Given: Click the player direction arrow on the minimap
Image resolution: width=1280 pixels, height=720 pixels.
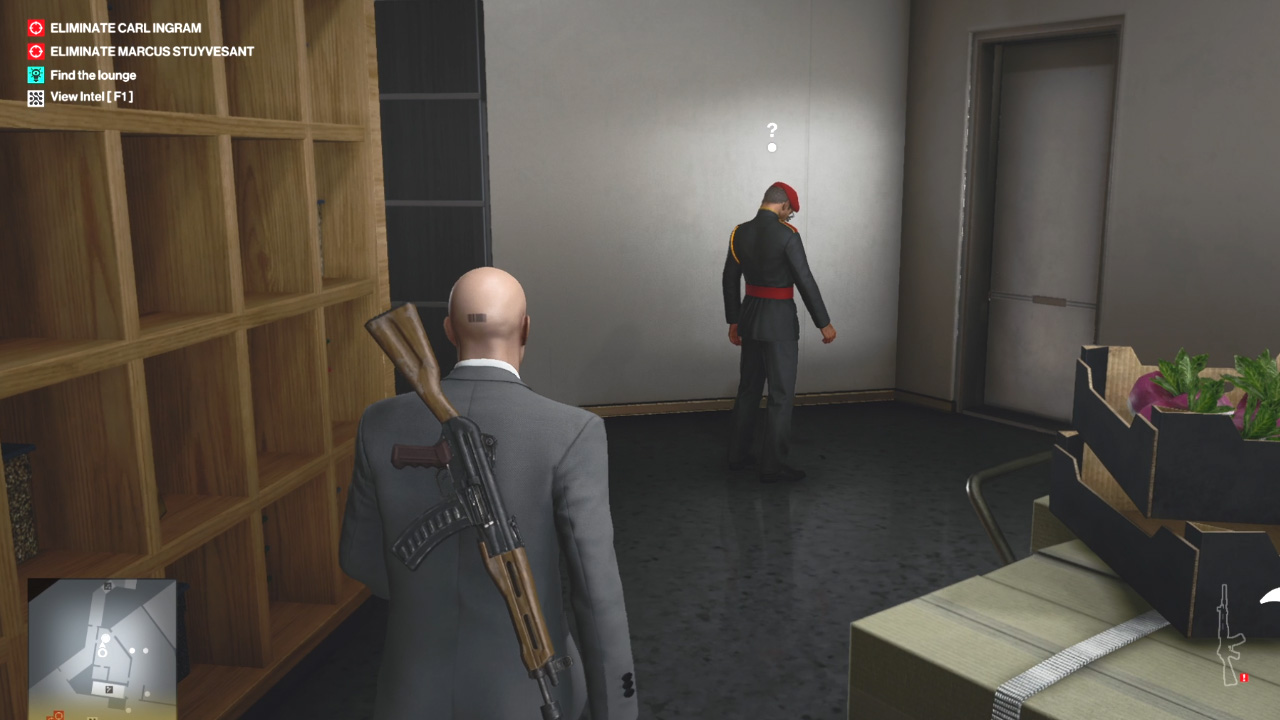Looking at the screenshot, I should pyautogui.click(x=102, y=645).
